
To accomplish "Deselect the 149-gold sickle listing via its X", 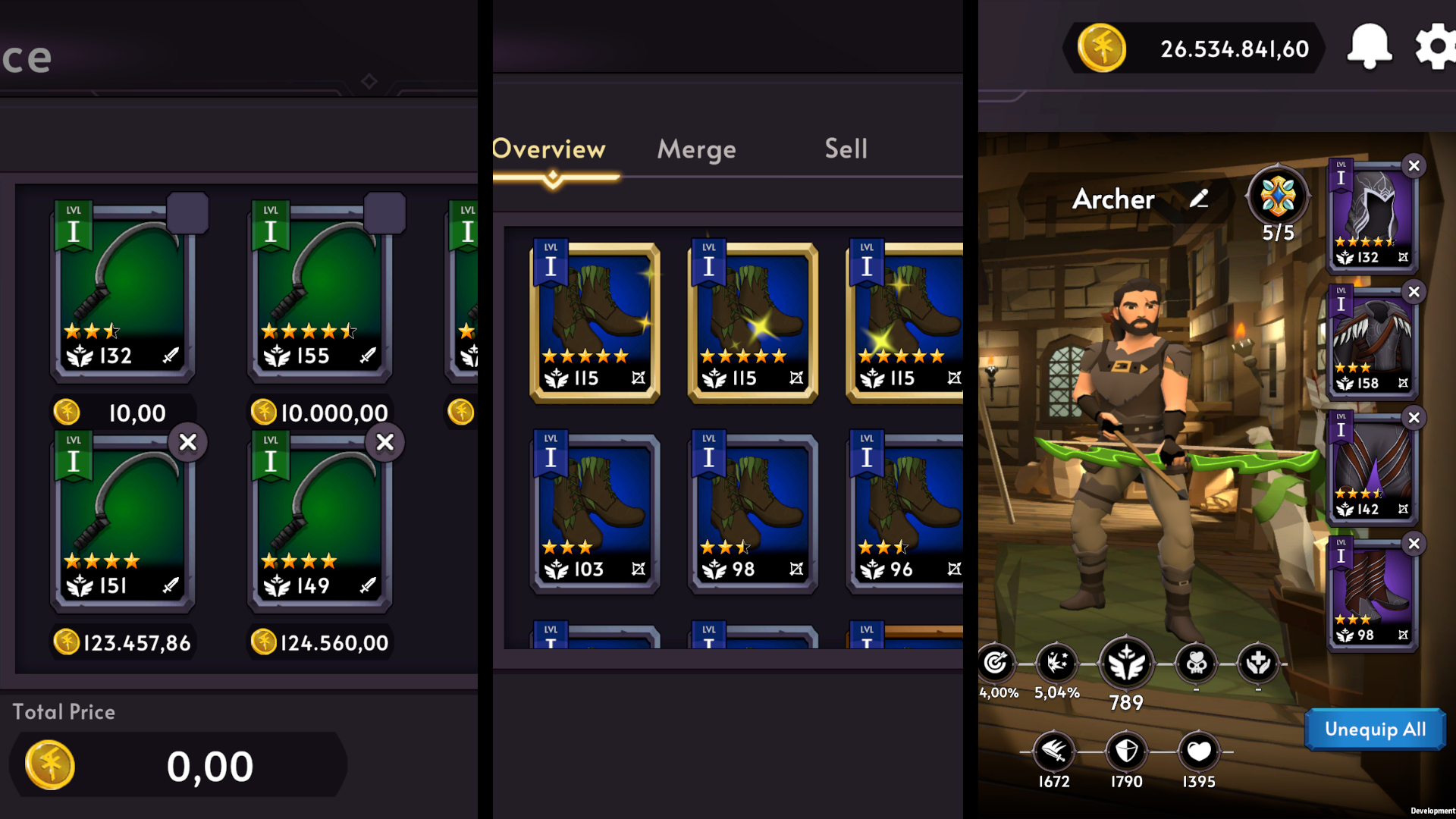I will (385, 442).
